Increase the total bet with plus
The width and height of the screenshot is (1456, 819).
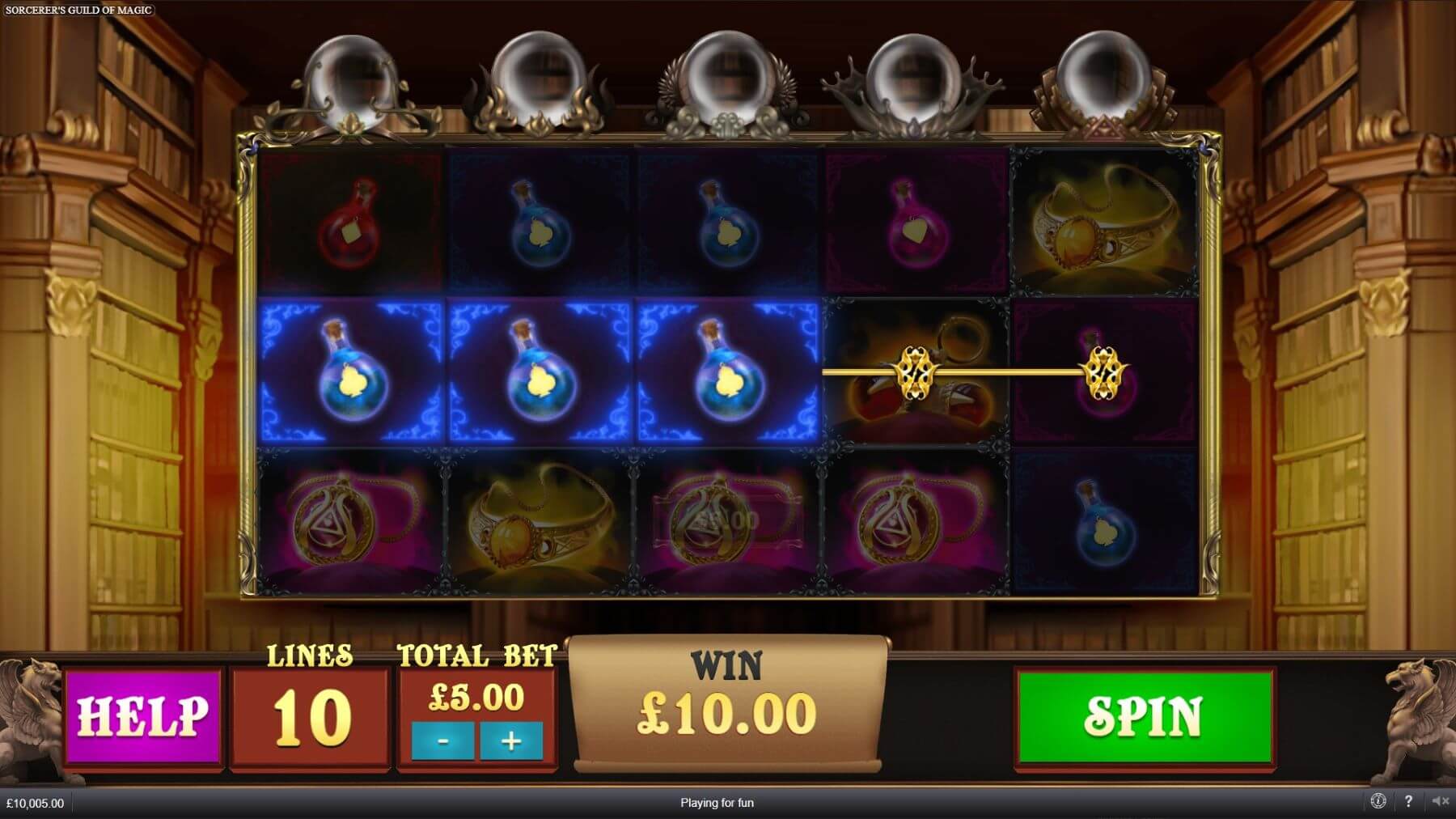(510, 740)
